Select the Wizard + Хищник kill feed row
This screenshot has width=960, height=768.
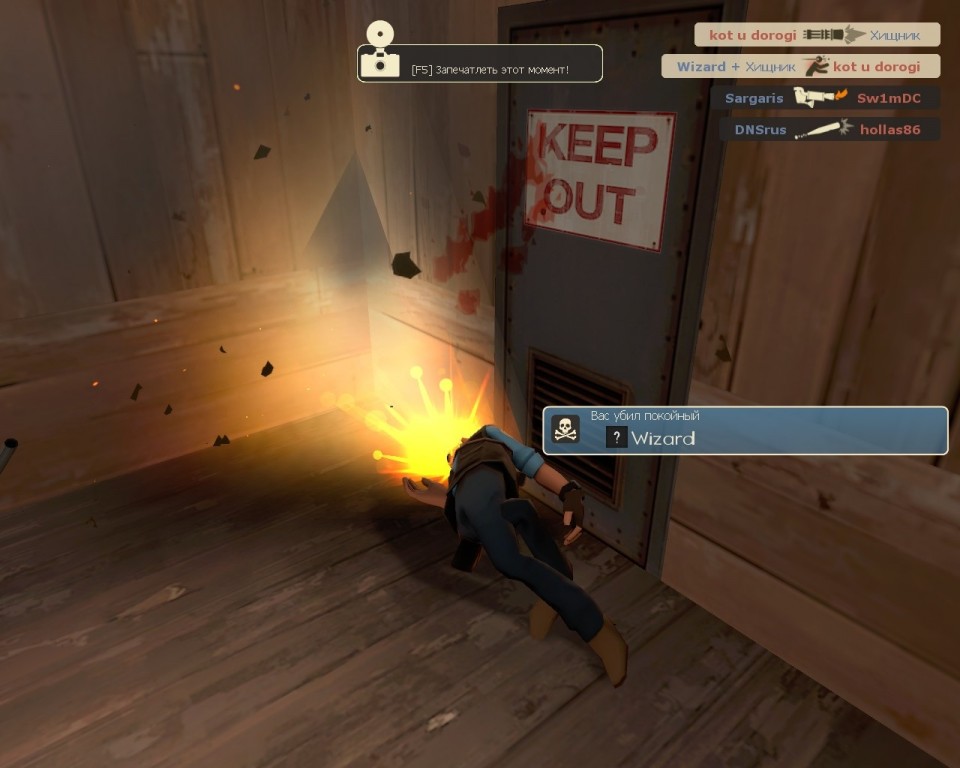tap(800, 67)
